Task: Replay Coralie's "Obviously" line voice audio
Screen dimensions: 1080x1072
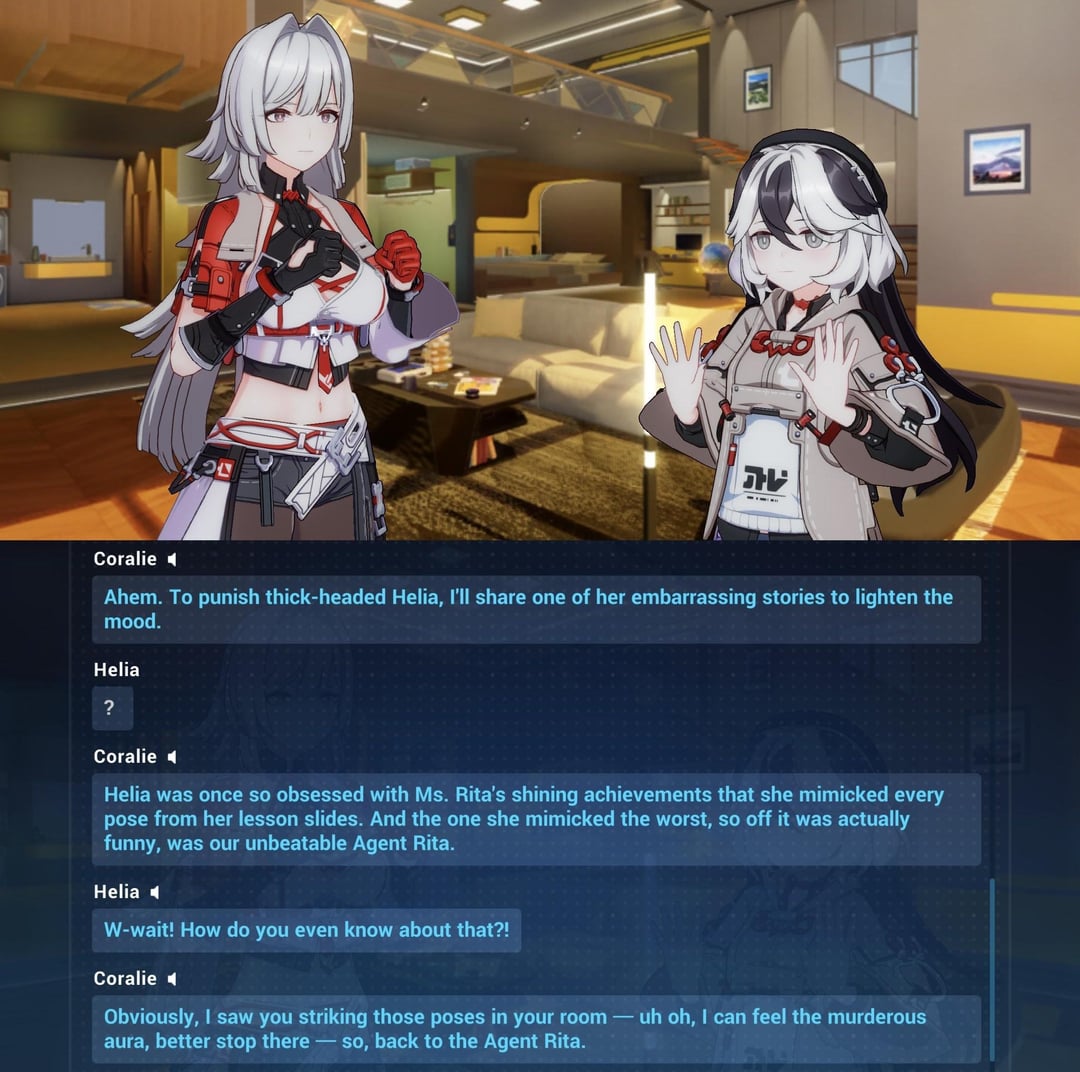Action: [x=172, y=979]
